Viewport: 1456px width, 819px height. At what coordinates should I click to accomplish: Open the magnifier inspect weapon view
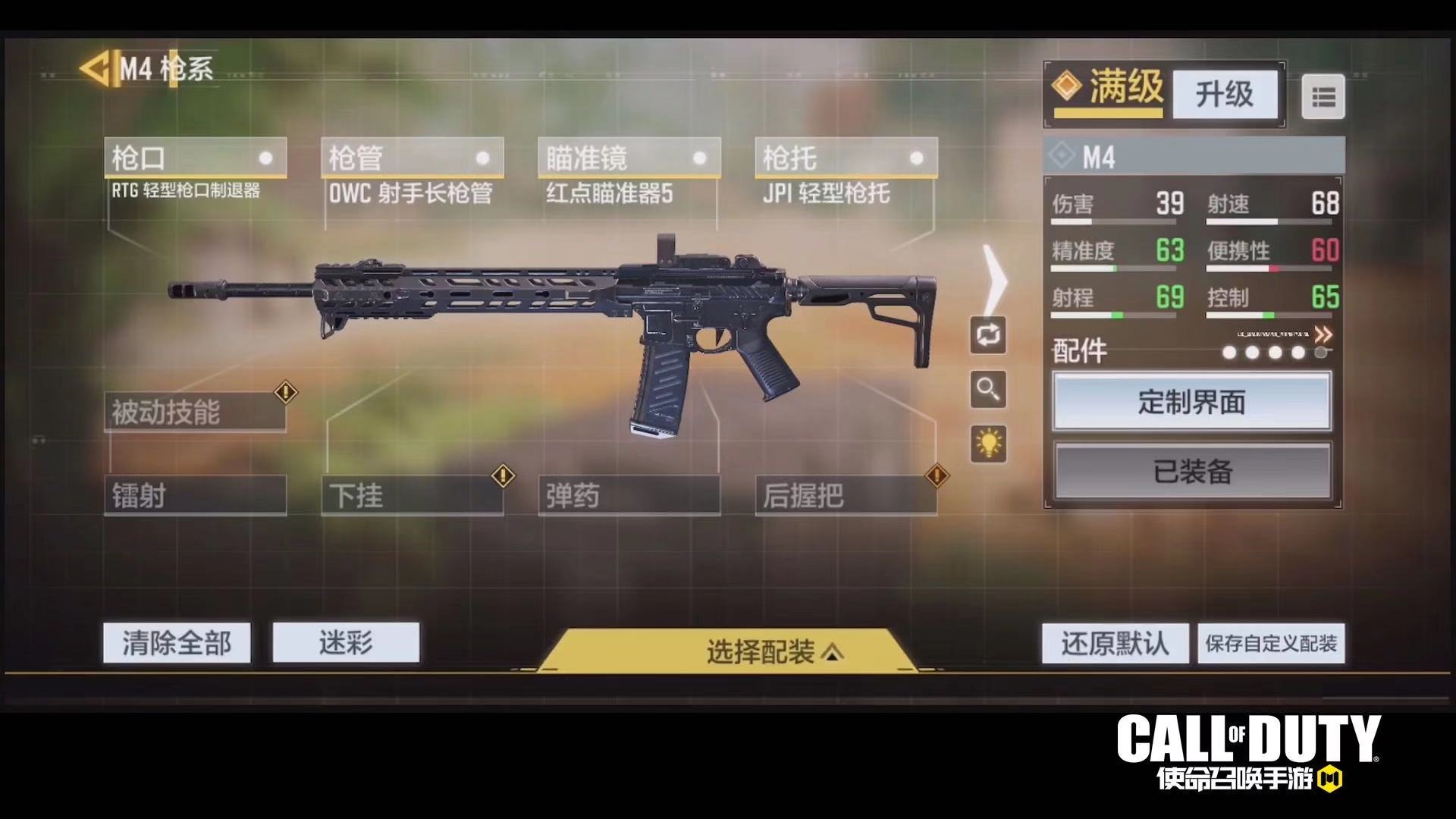click(987, 389)
